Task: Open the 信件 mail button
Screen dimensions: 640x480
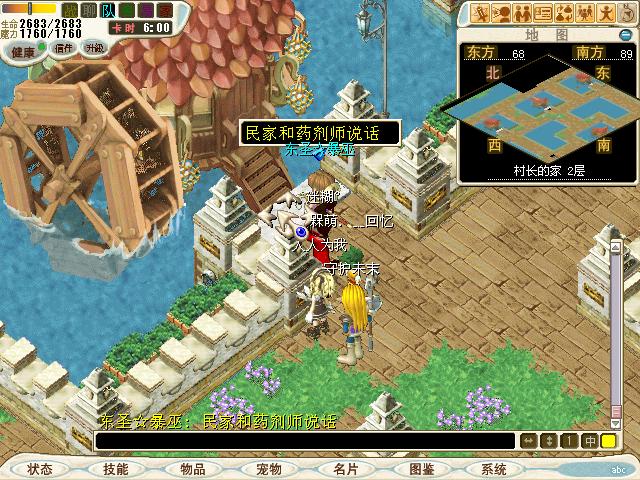Action: [64, 47]
